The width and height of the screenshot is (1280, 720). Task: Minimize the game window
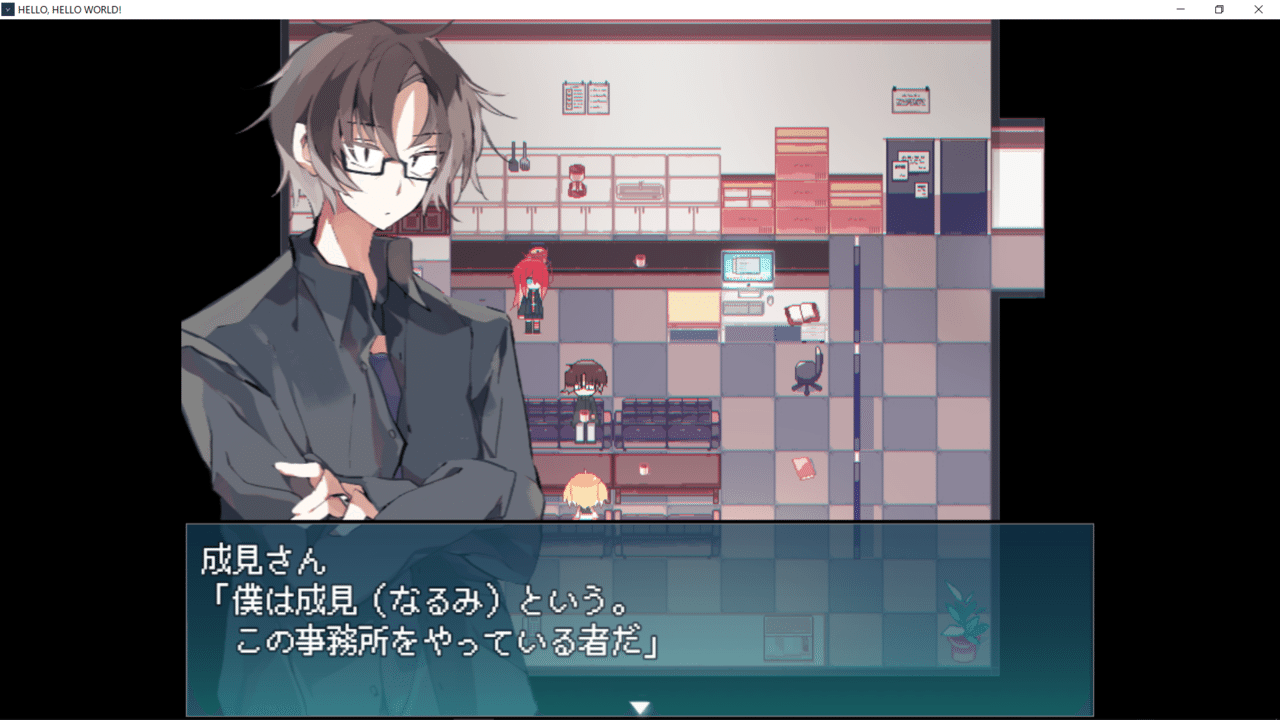1178,10
